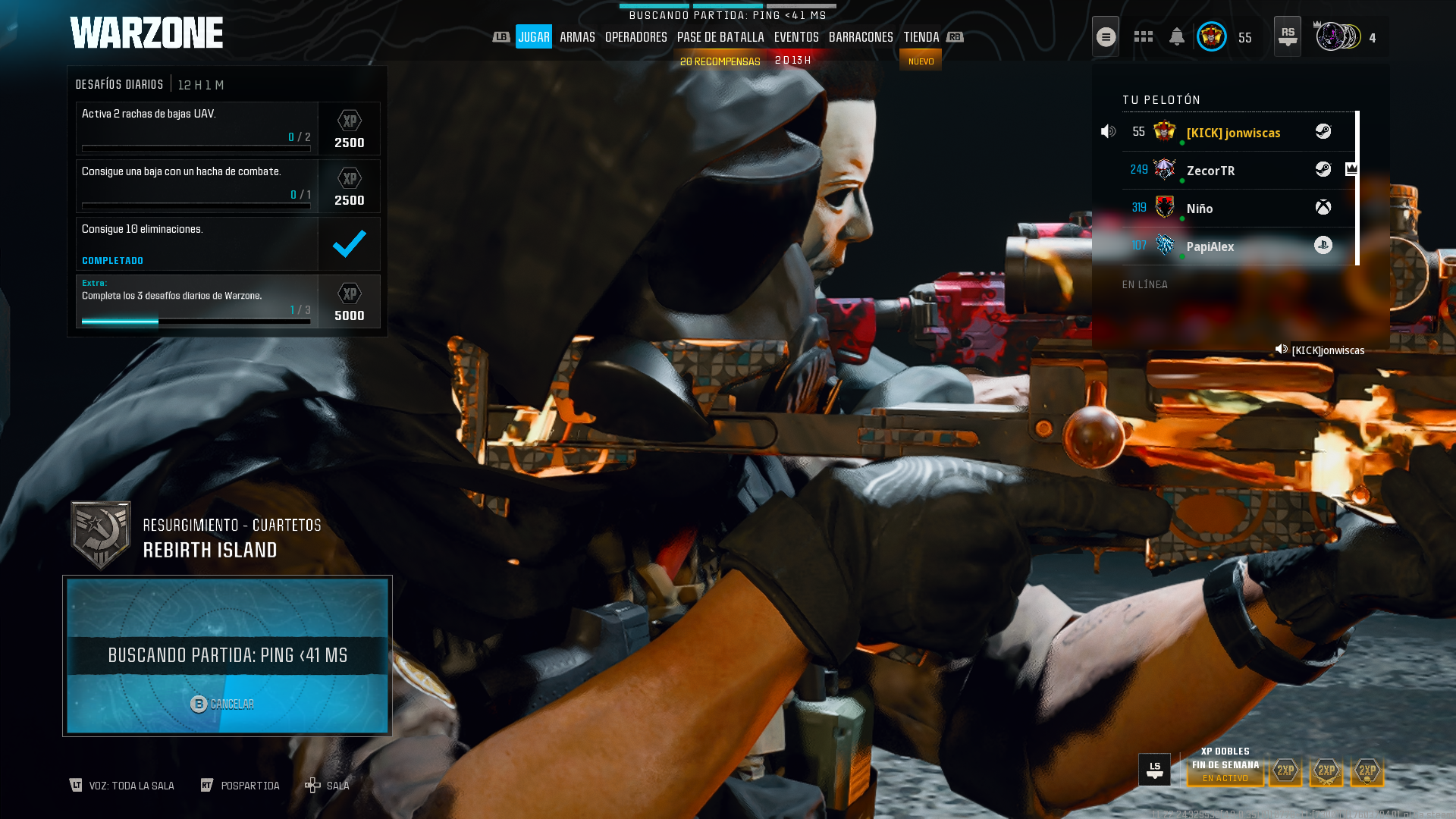Open the hamburger options menu icon

[x=1106, y=37]
